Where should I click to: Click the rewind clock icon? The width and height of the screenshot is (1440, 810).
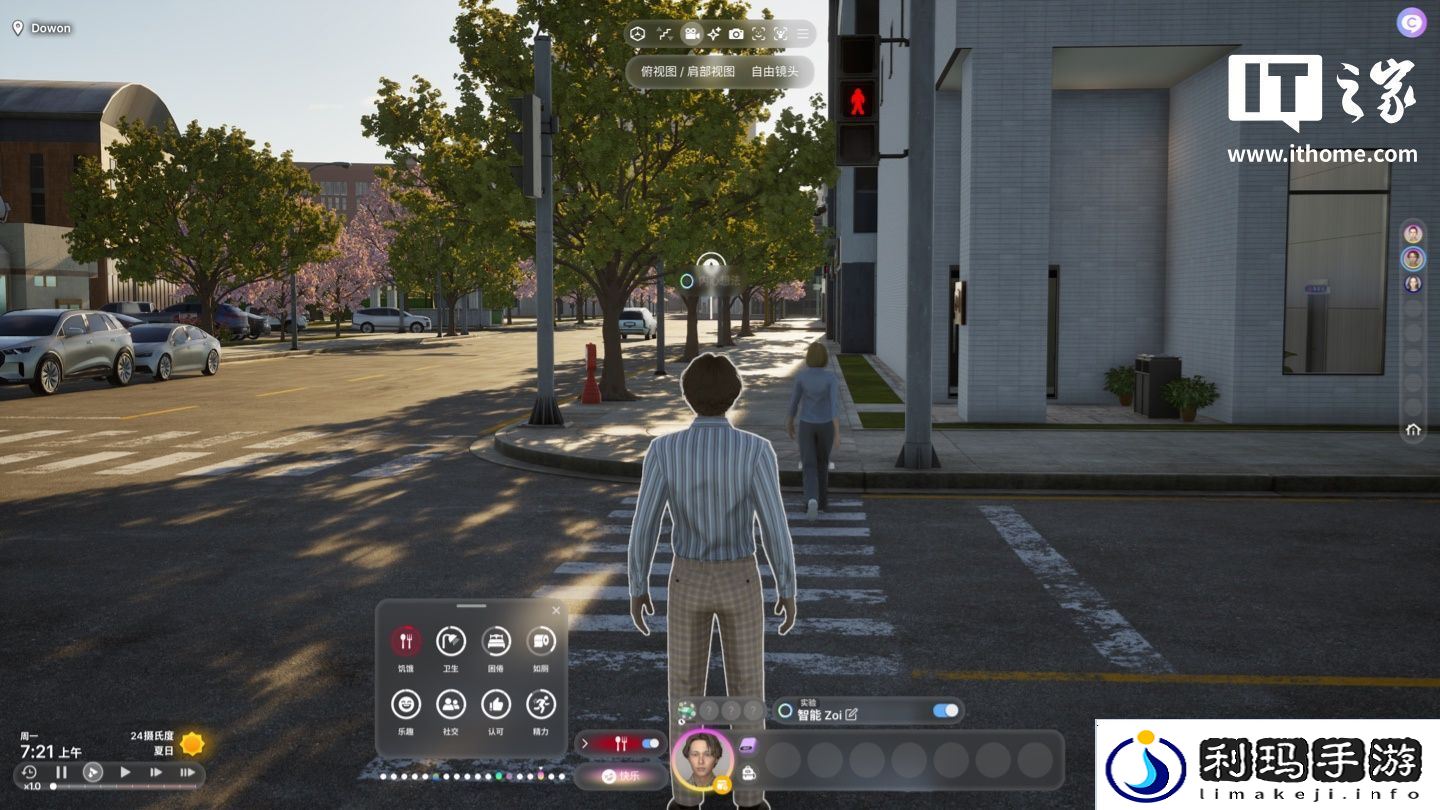pos(29,772)
